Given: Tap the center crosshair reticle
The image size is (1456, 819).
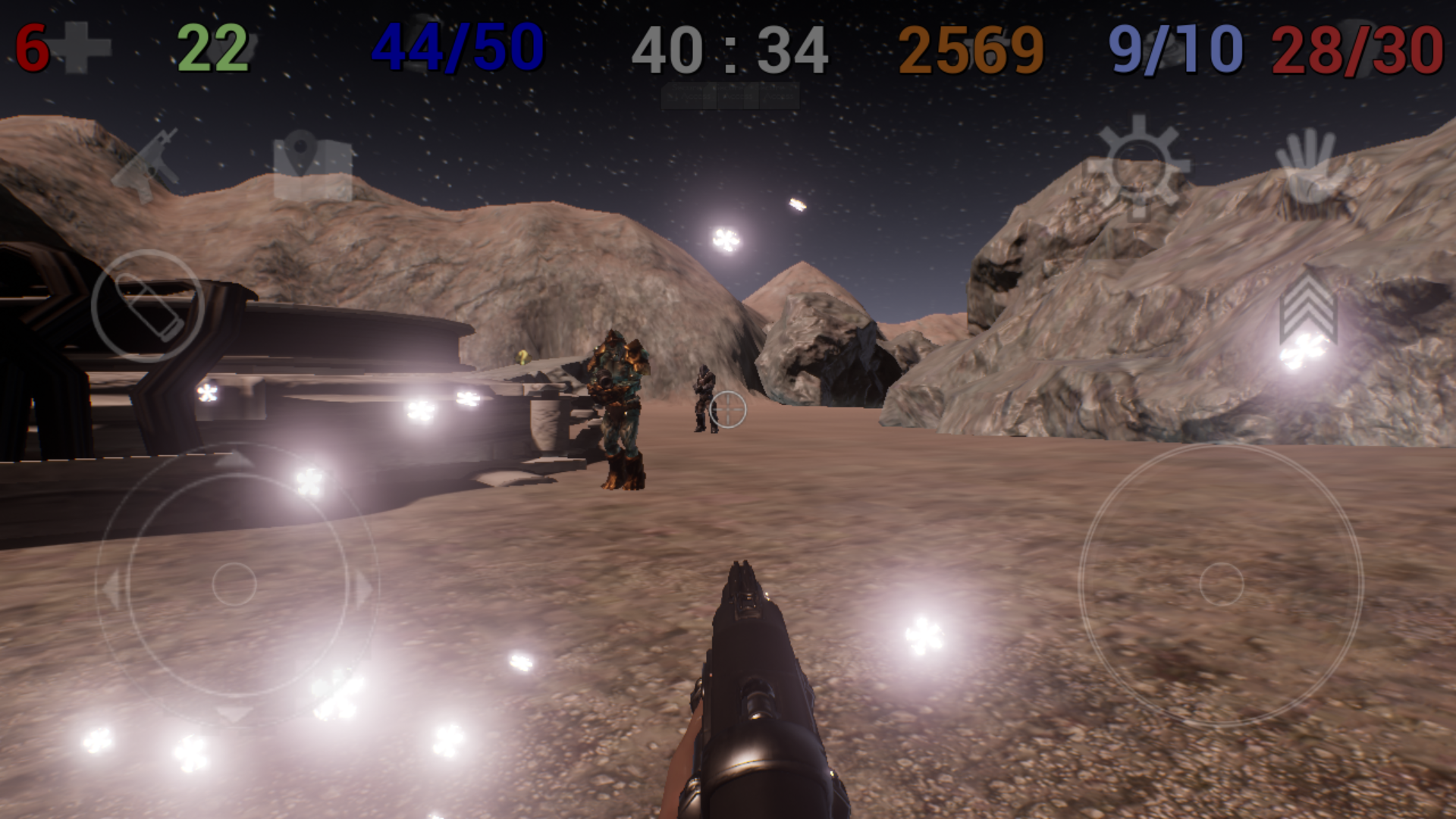Looking at the screenshot, I should click(x=726, y=408).
